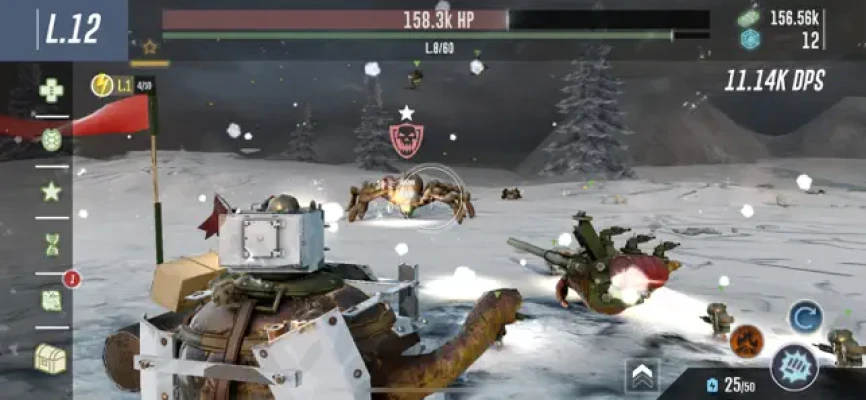Screen dimensions: 866x400
Task: Click the chevron rank-up button
Action: 641,375
